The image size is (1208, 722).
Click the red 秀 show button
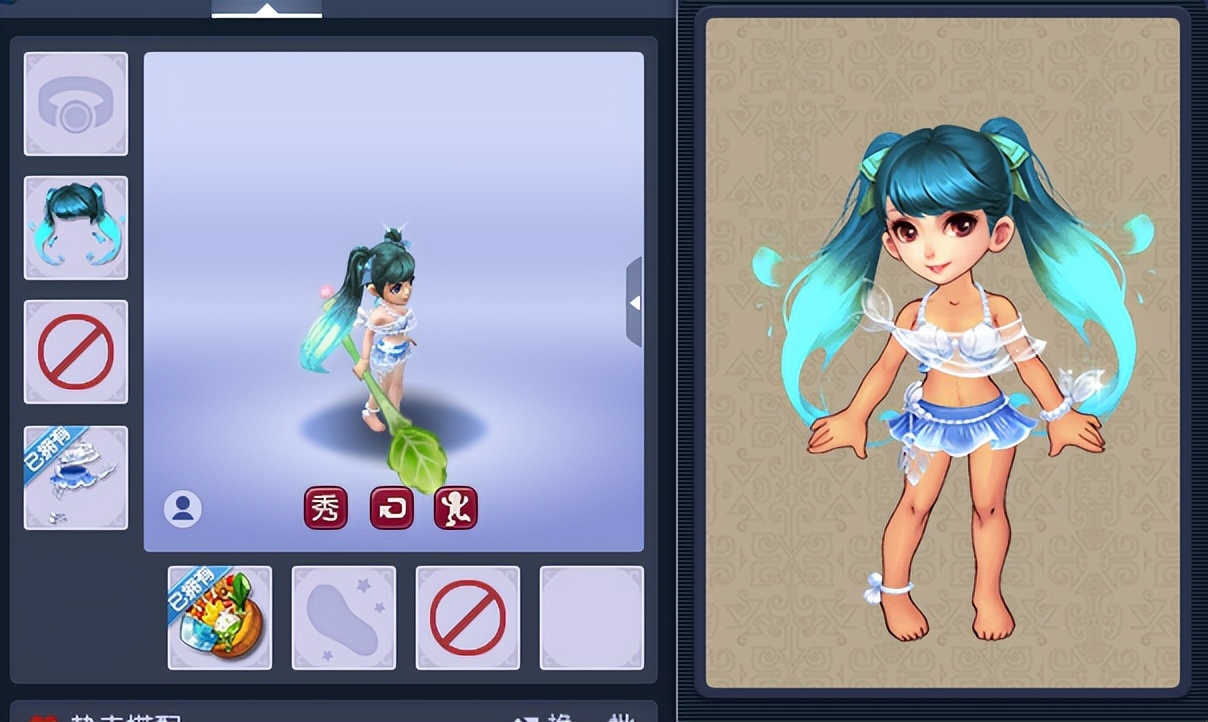(x=326, y=508)
